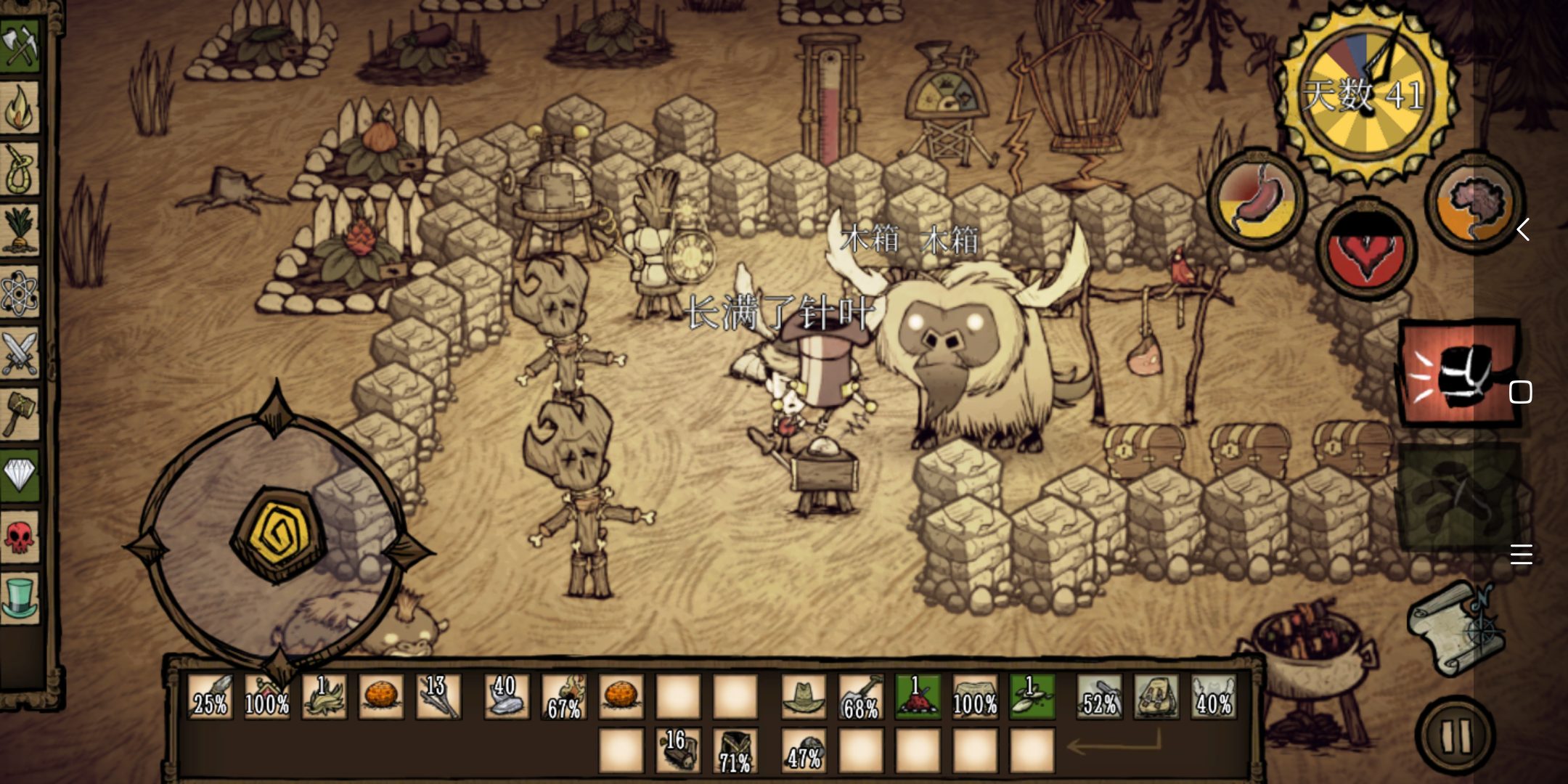1568x784 pixels.
Task: Open the map scroll
Action: click(1454, 629)
